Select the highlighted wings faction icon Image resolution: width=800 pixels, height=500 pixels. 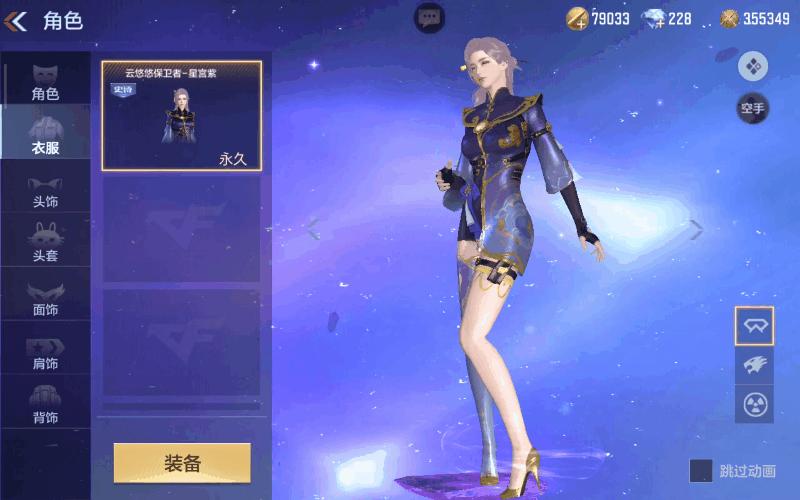(754, 325)
